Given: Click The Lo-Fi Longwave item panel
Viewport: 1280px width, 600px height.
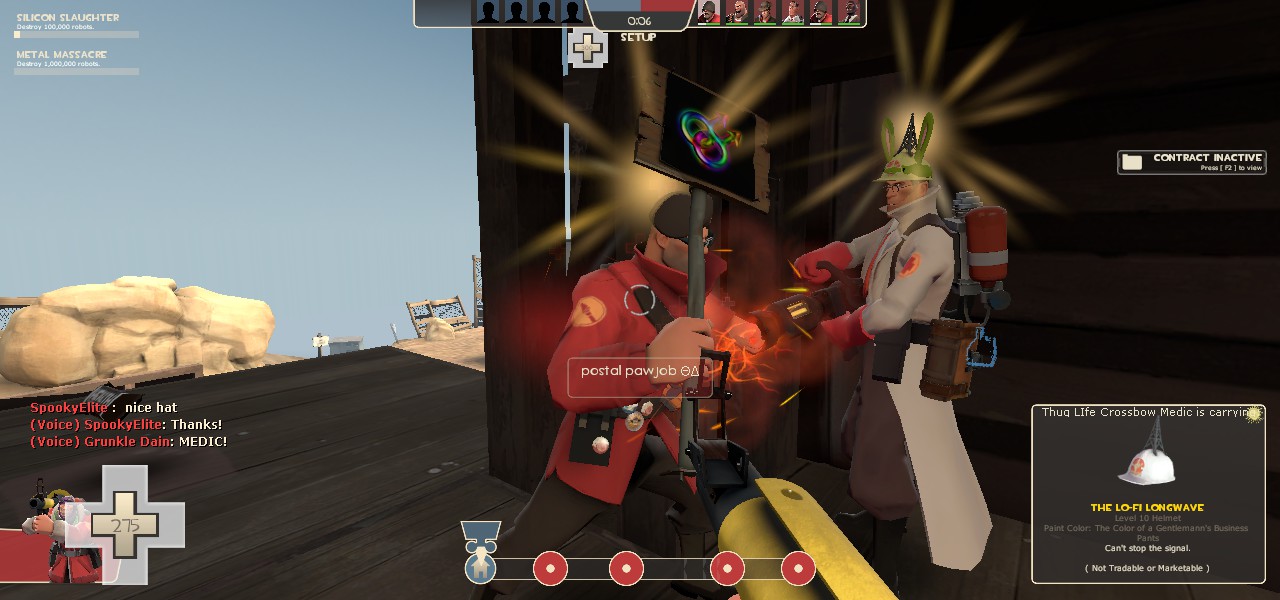Looking at the screenshot, I should pos(1148,493).
